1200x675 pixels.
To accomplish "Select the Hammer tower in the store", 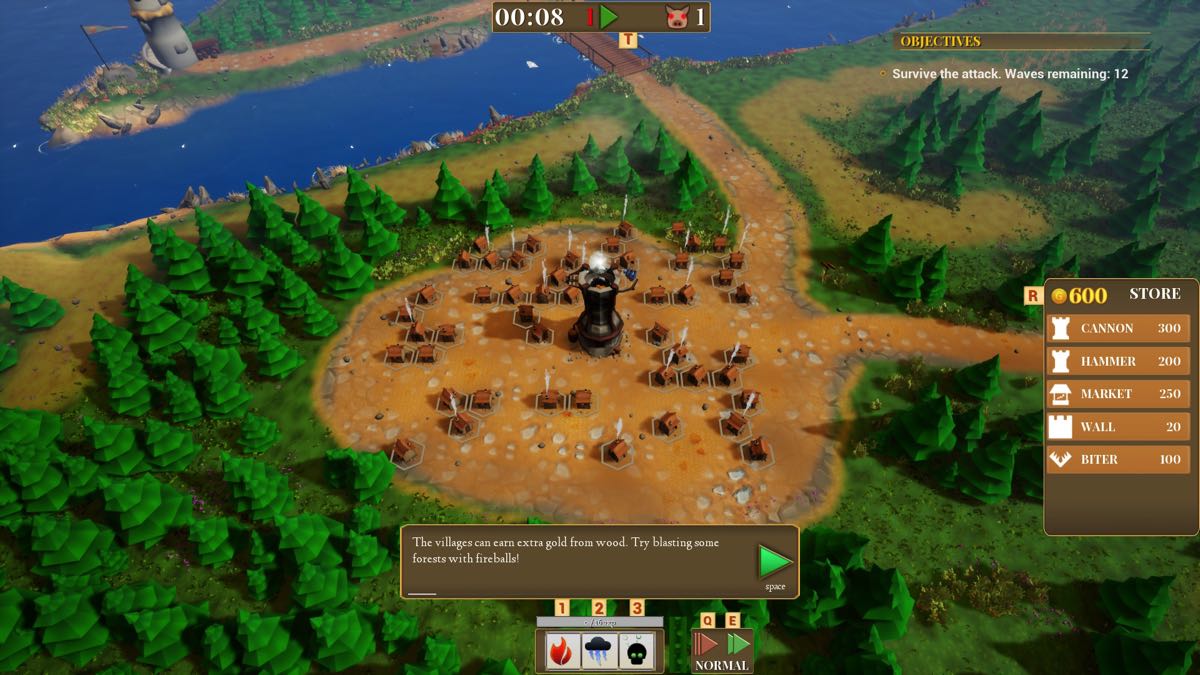I will click(1118, 361).
